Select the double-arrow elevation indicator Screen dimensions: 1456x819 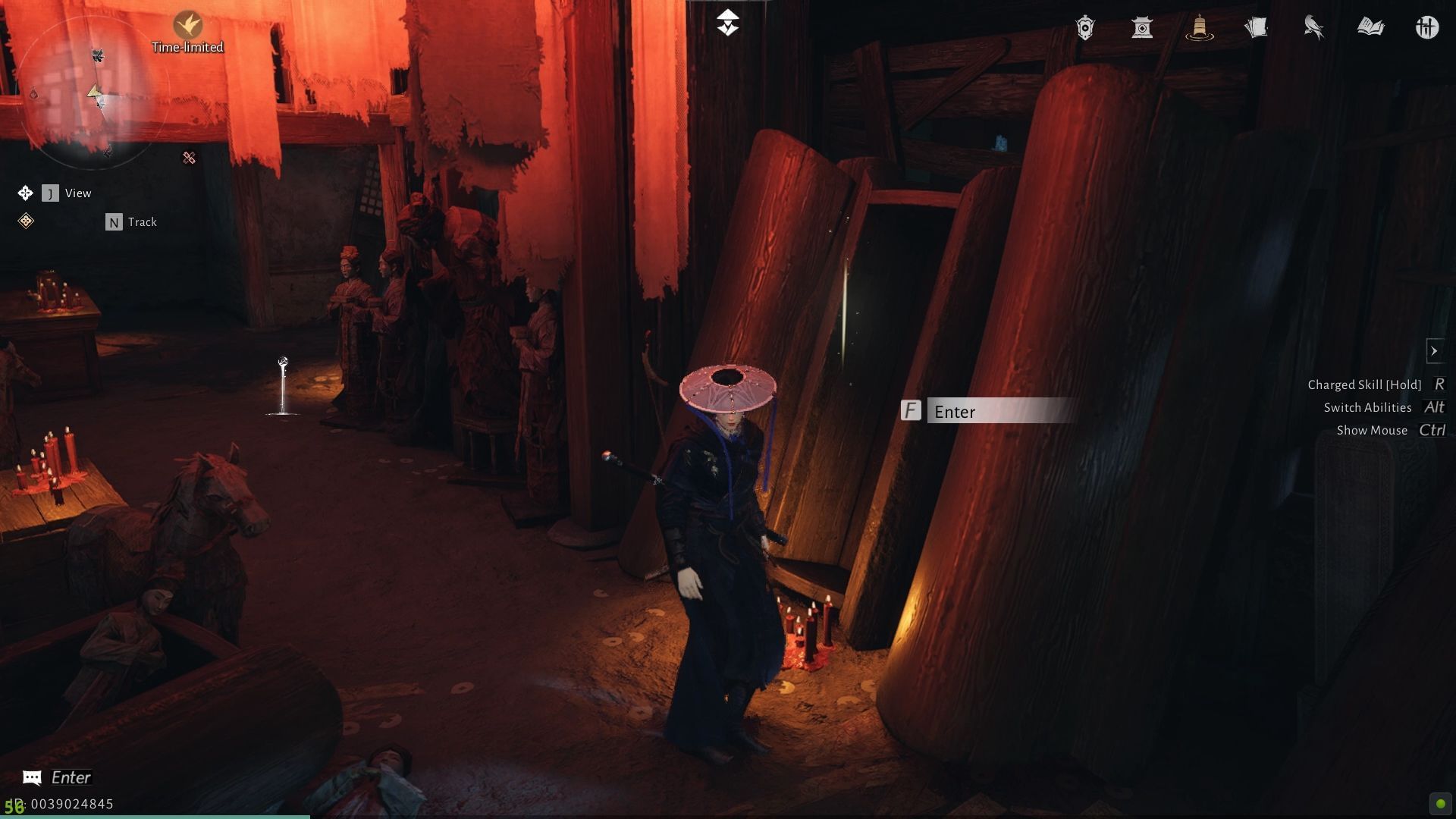pos(729,23)
